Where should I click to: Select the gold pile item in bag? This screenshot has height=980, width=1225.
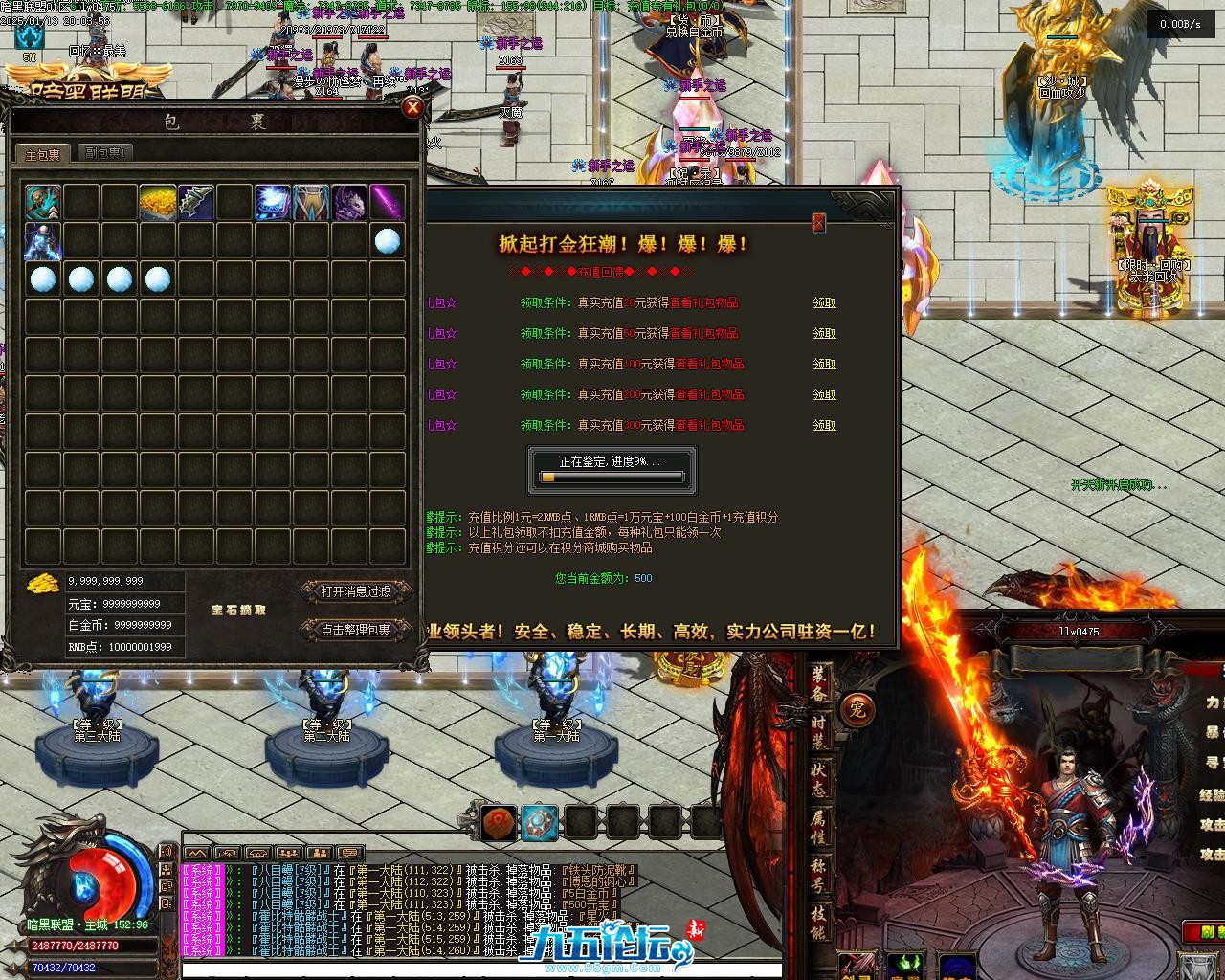pos(158,202)
